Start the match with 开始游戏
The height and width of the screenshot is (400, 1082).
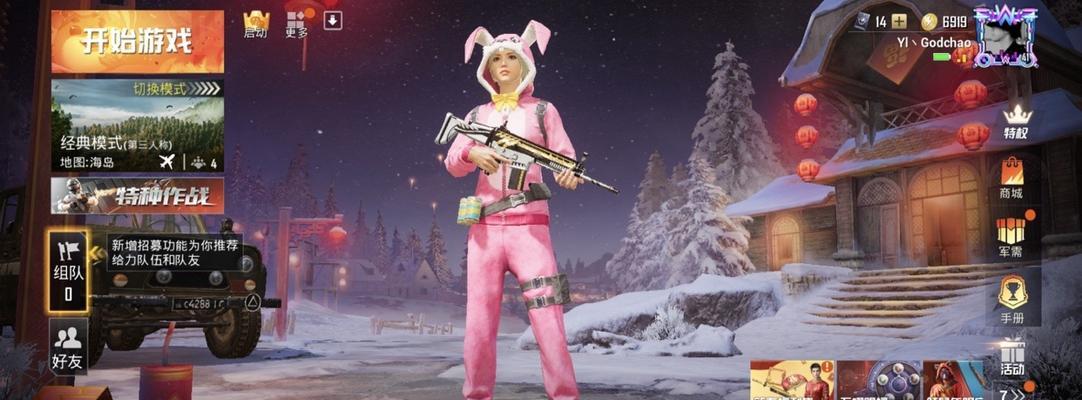coord(137,42)
